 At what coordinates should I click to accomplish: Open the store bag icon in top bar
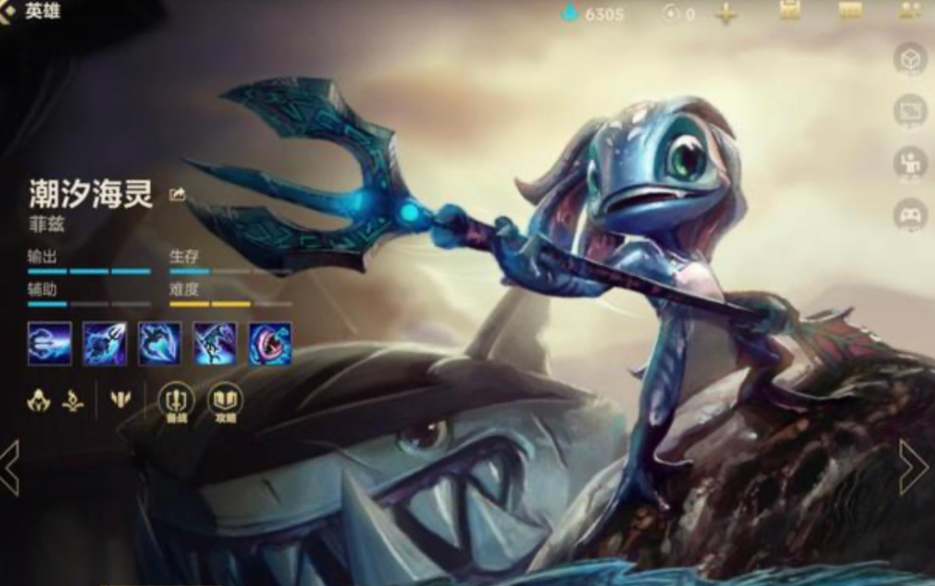(x=790, y=11)
